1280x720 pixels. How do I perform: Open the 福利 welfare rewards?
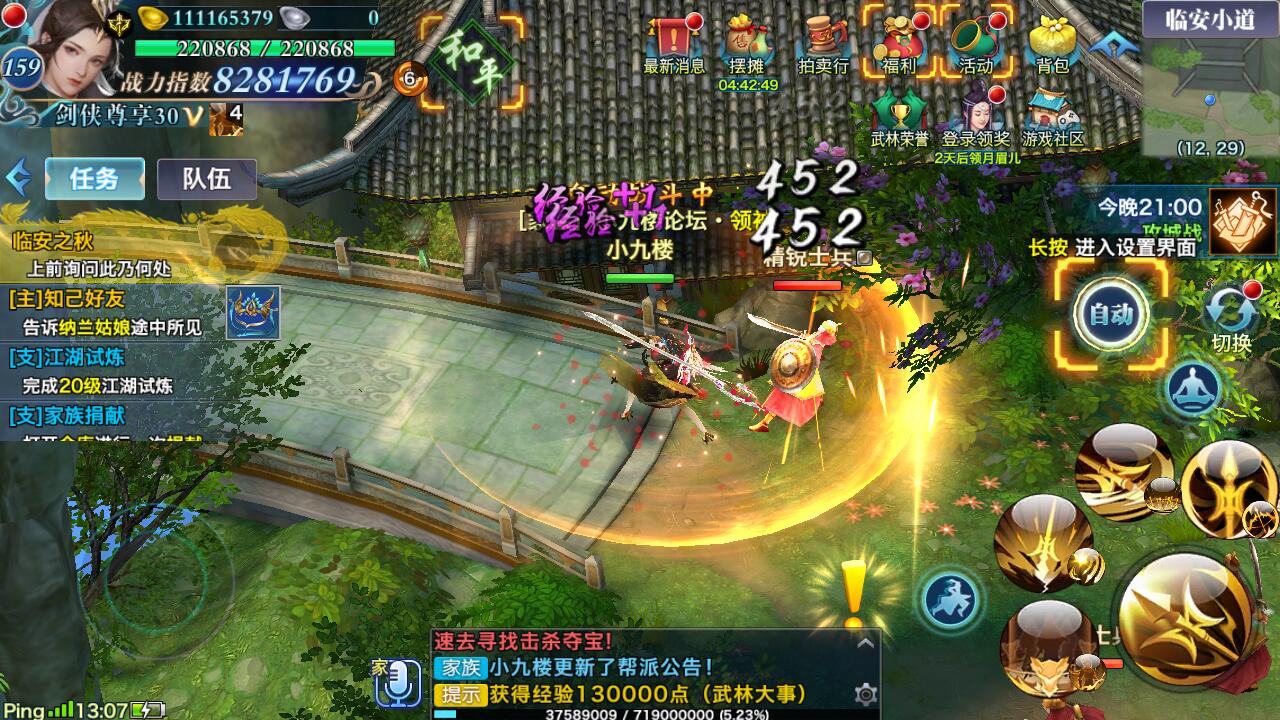point(899,44)
